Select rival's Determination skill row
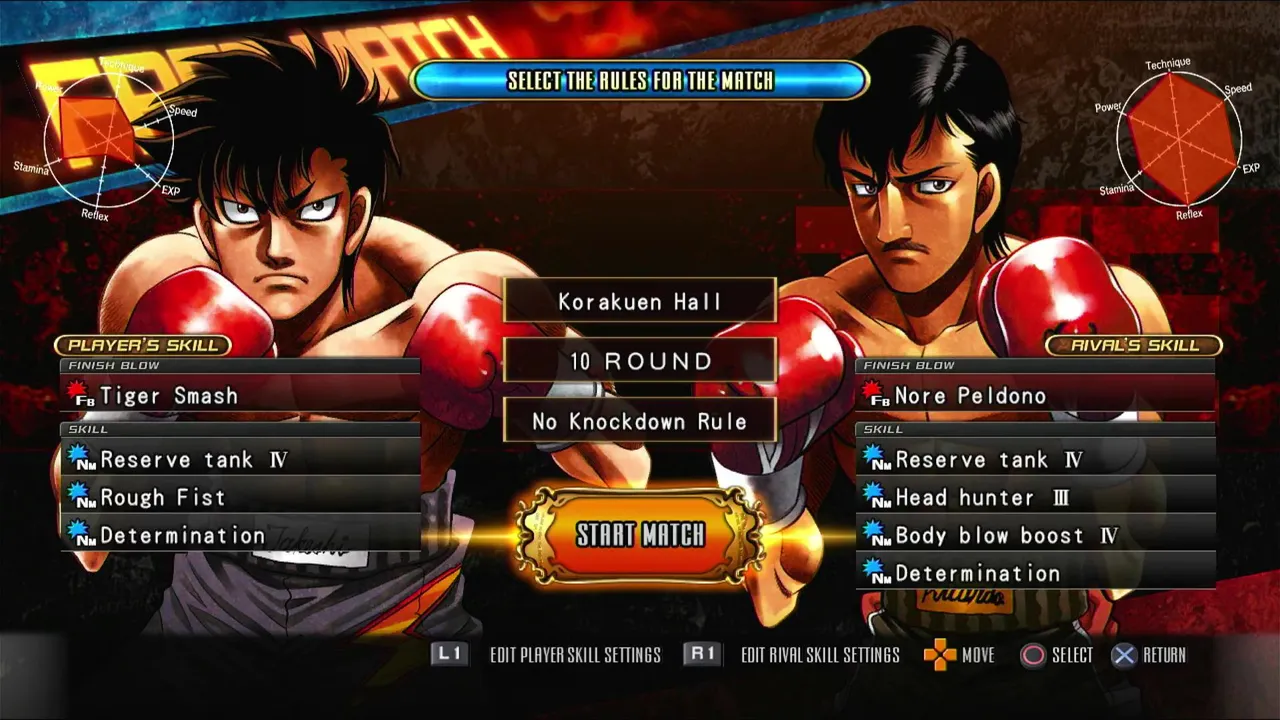 click(1035, 574)
